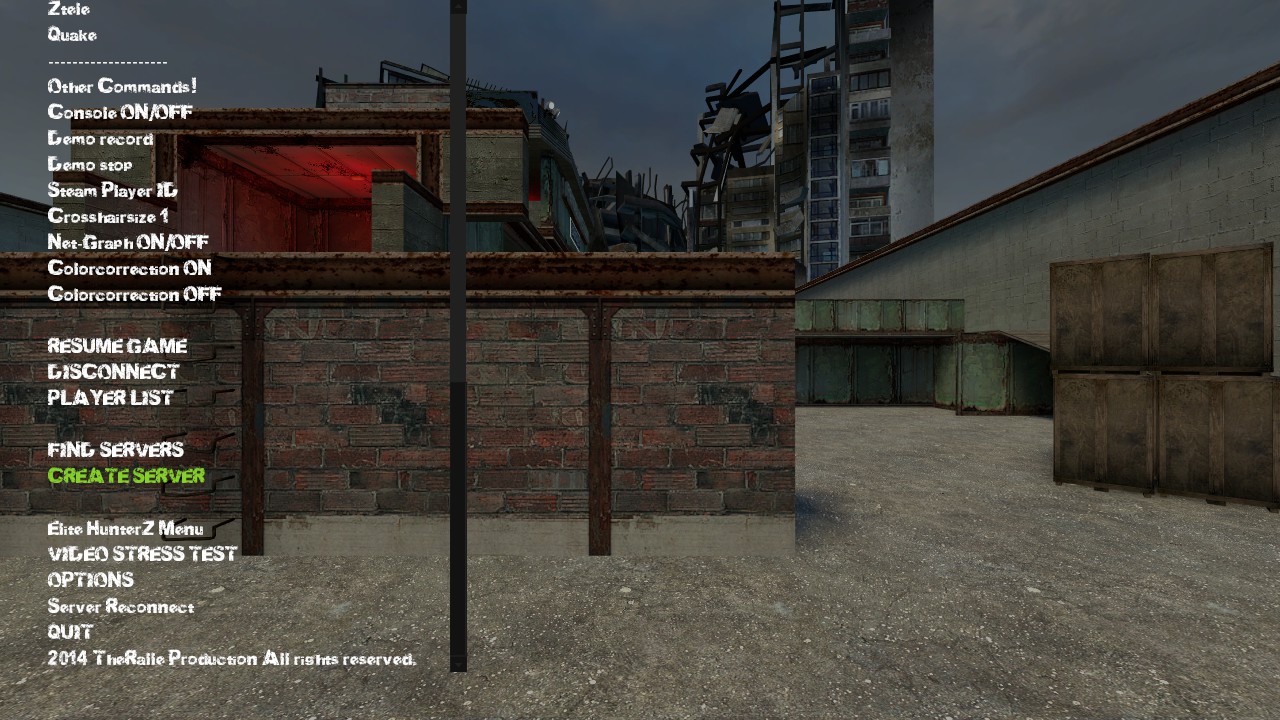Toggle Console ON/OFF
This screenshot has height=720, width=1280.
point(120,113)
